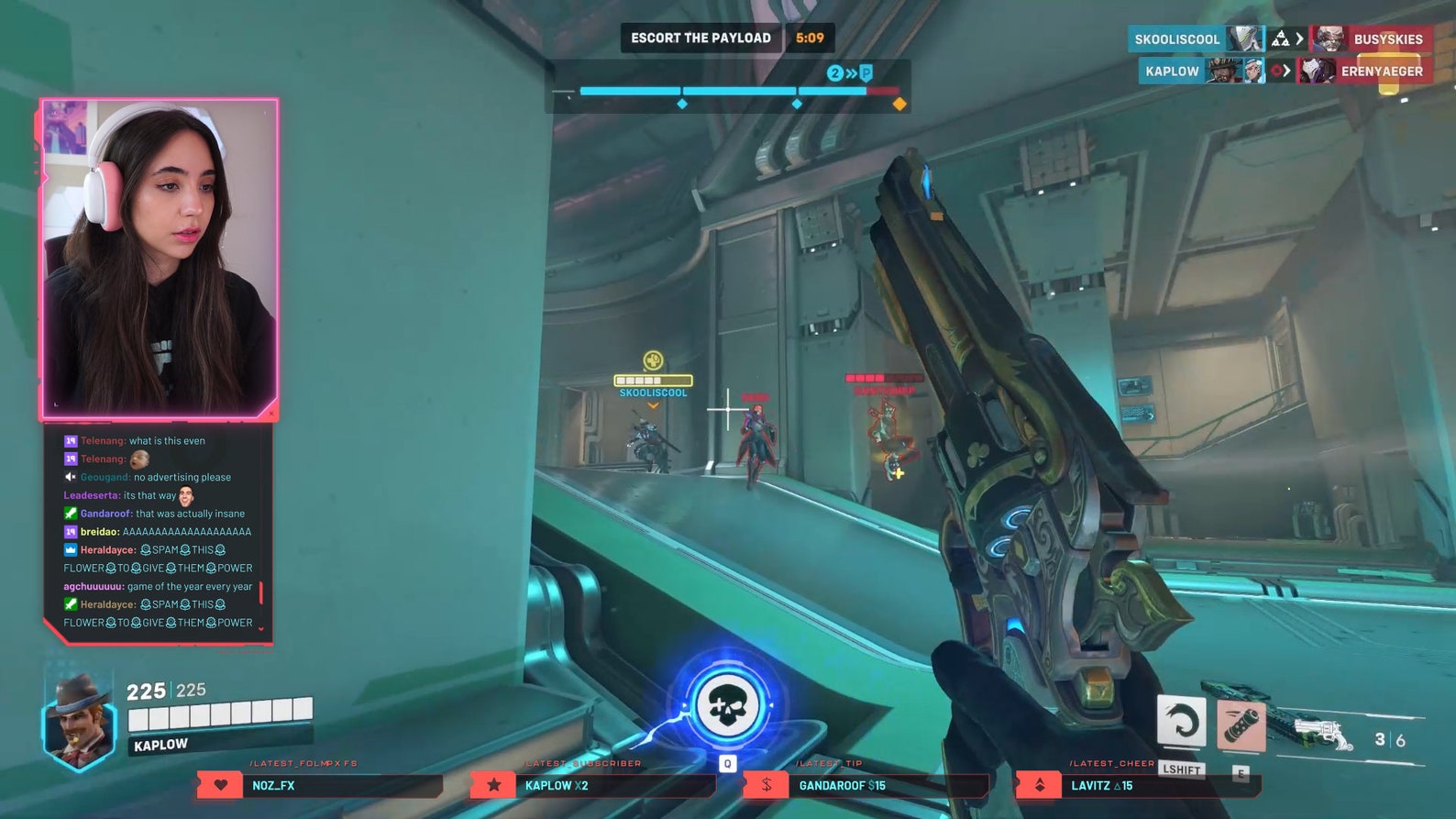Click the skull ultimate charge icon at screen bottom
This screenshot has height=819, width=1456.
click(727, 703)
